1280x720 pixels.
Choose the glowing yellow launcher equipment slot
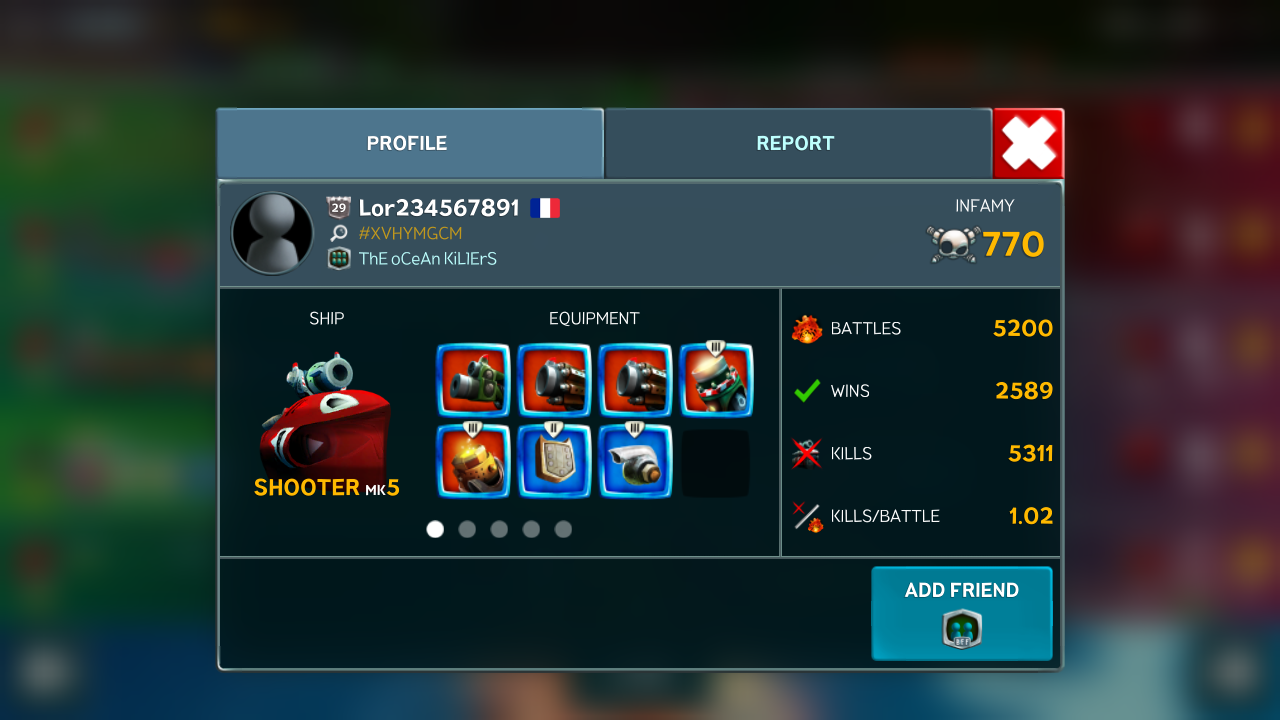coord(473,461)
